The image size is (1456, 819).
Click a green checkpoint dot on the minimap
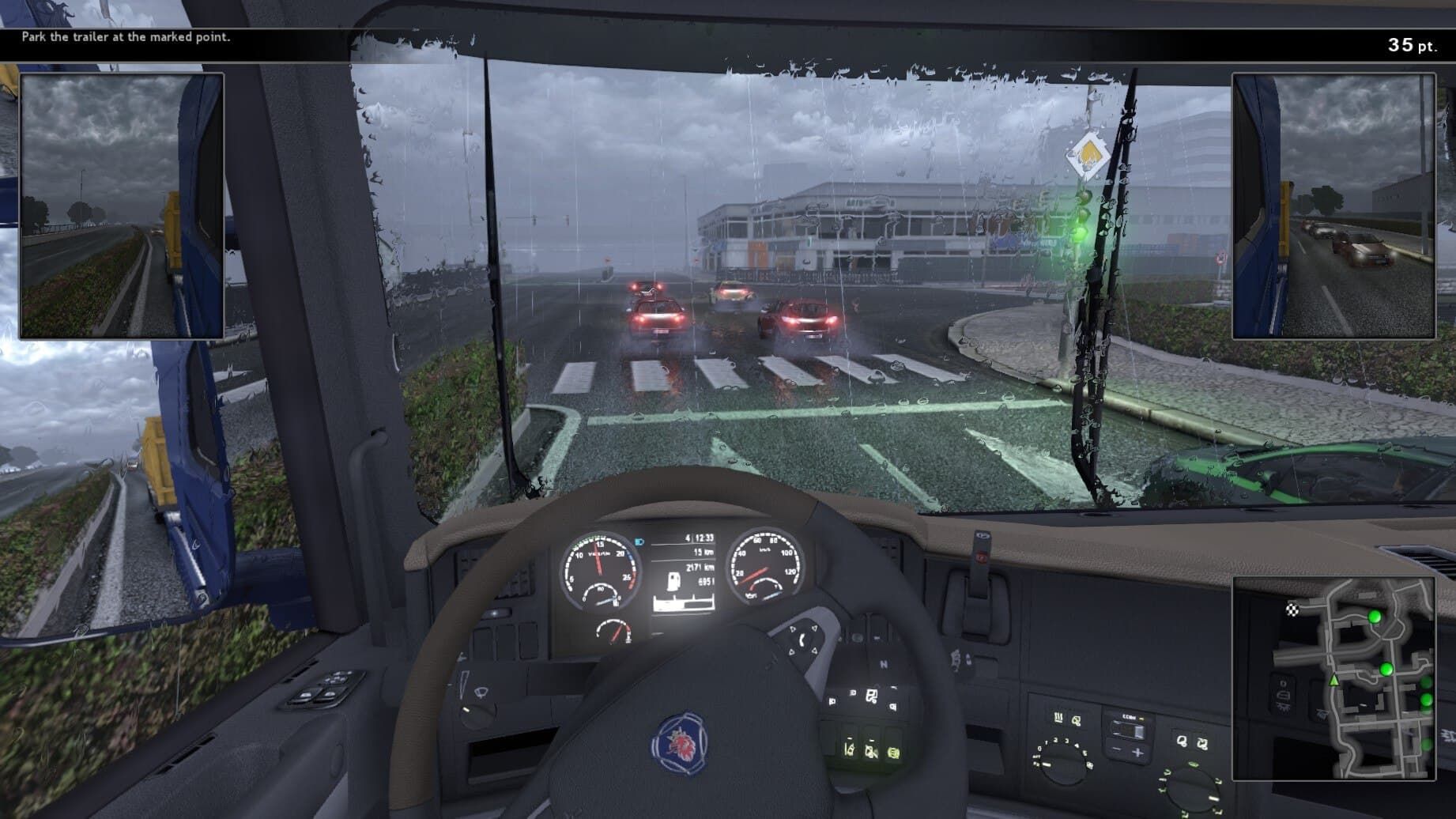(1375, 617)
